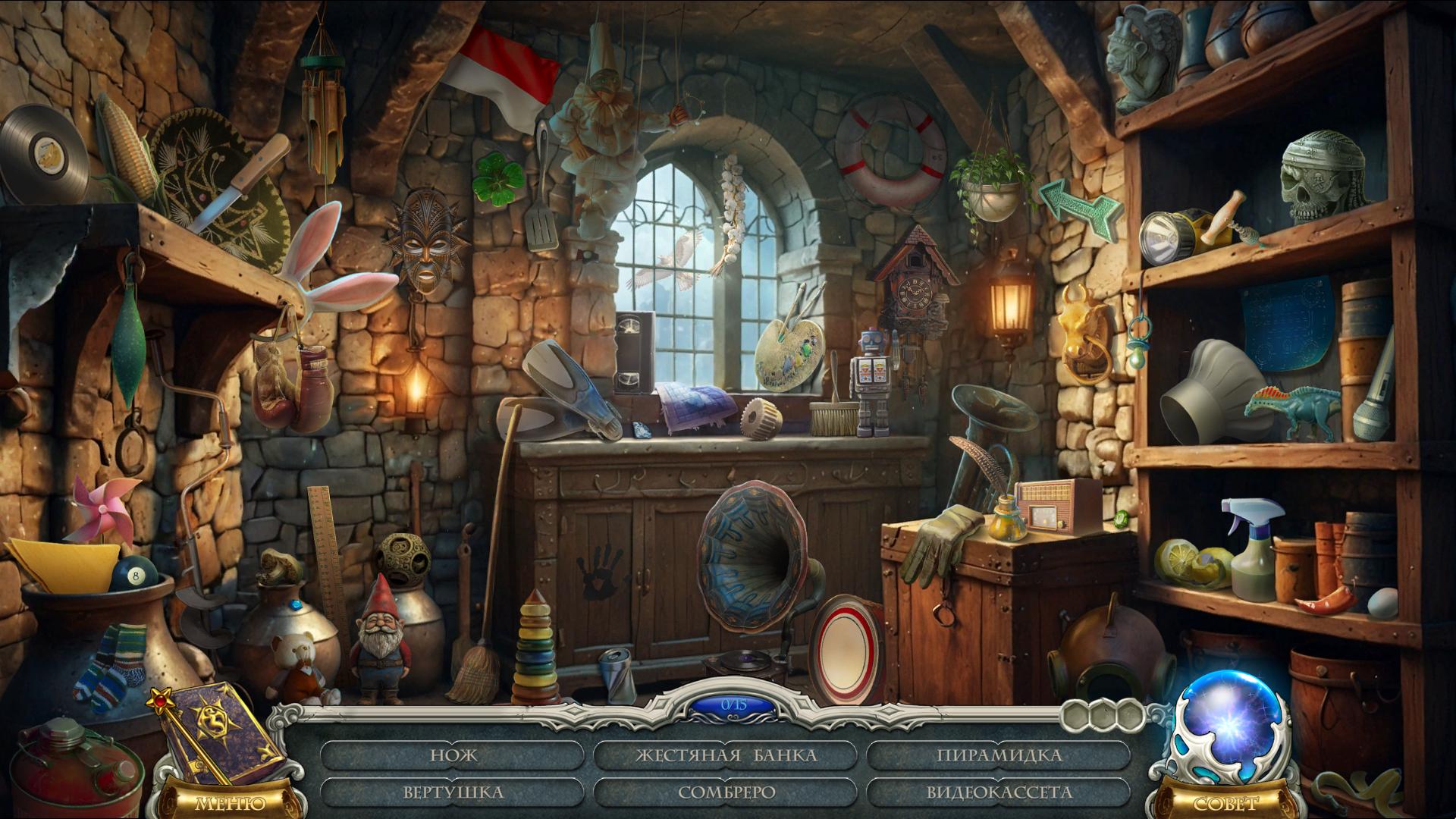Viewport: 1456px width, 819px height.
Task: Select the ЖЕСТЯНАЯ БАНКА list entry
Action: pyautogui.click(x=726, y=755)
